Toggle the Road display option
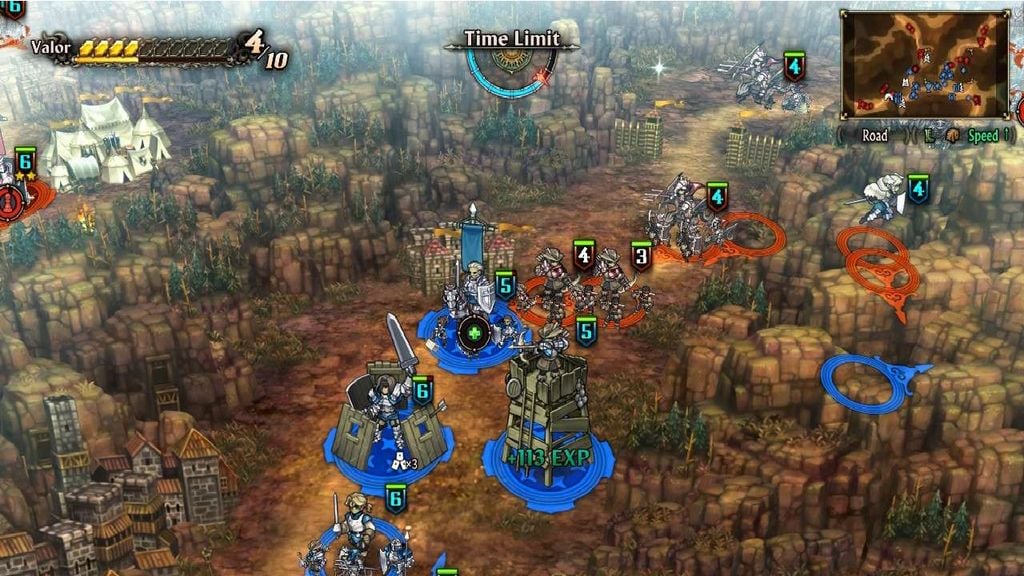Screen dimensions: 1024x576 pos(875,136)
